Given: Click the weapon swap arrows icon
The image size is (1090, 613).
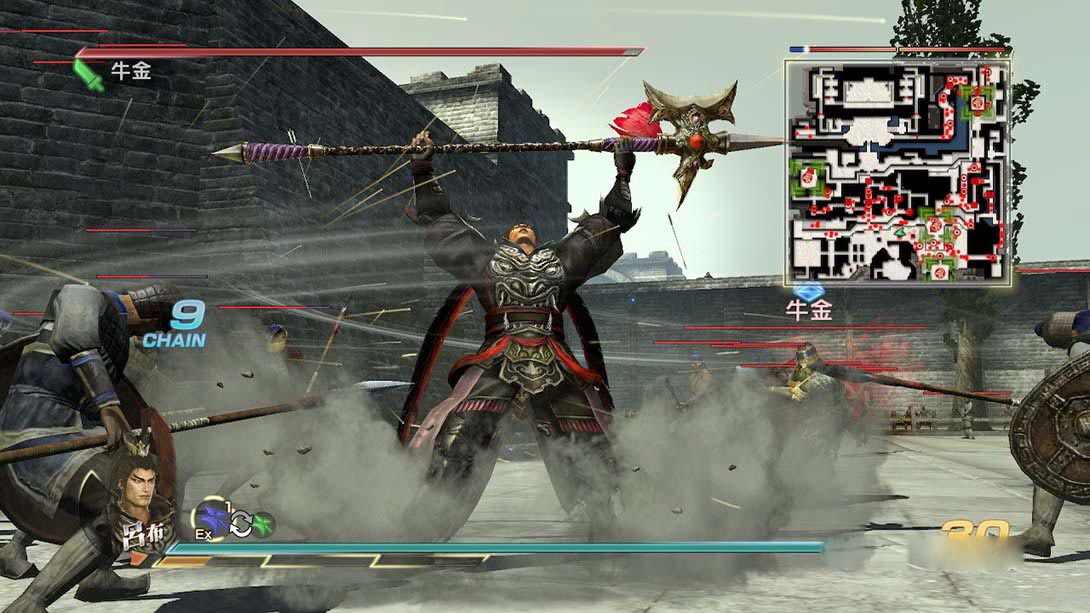Looking at the screenshot, I should pos(240,523).
